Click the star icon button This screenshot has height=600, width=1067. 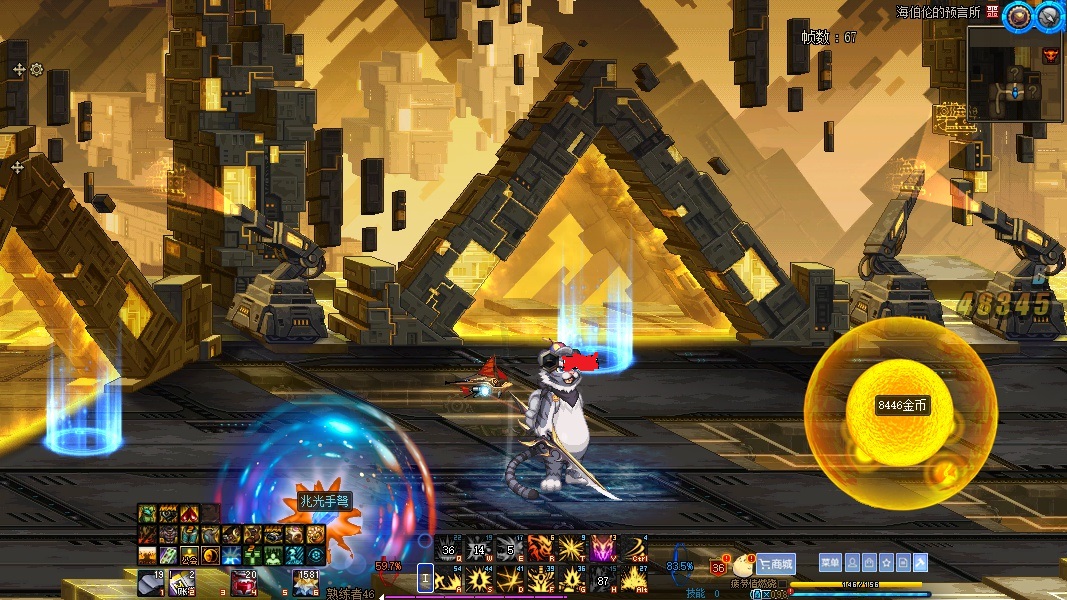(x=885, y=563)
